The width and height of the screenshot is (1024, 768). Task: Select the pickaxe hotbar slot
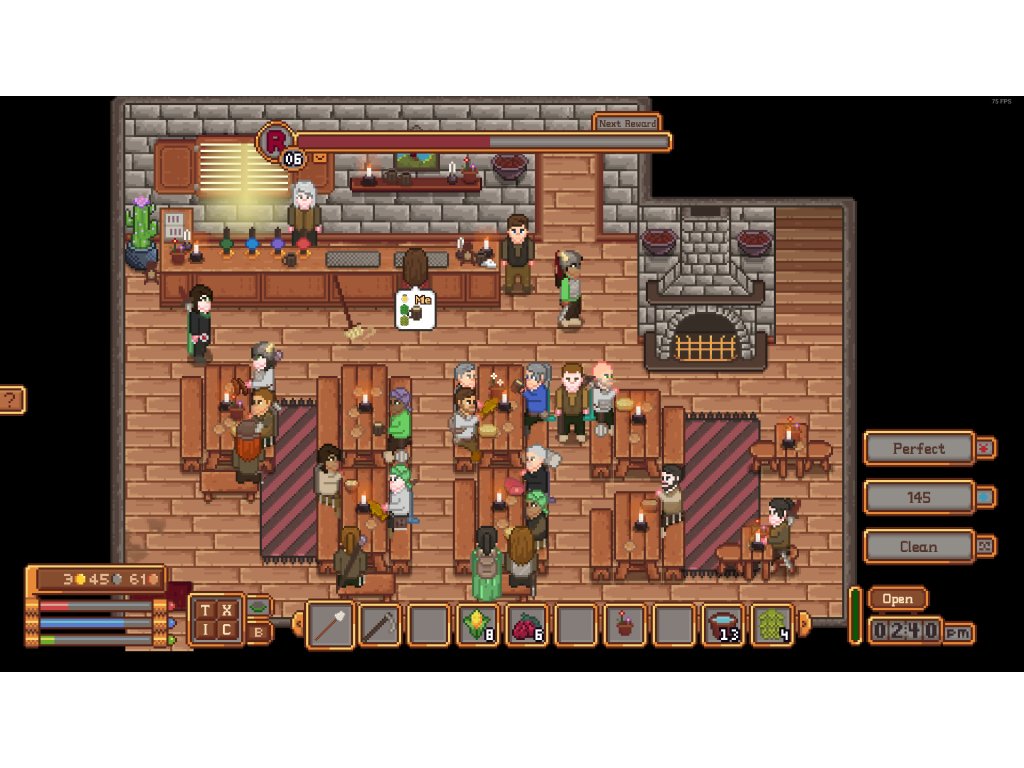tap(380, 626)
